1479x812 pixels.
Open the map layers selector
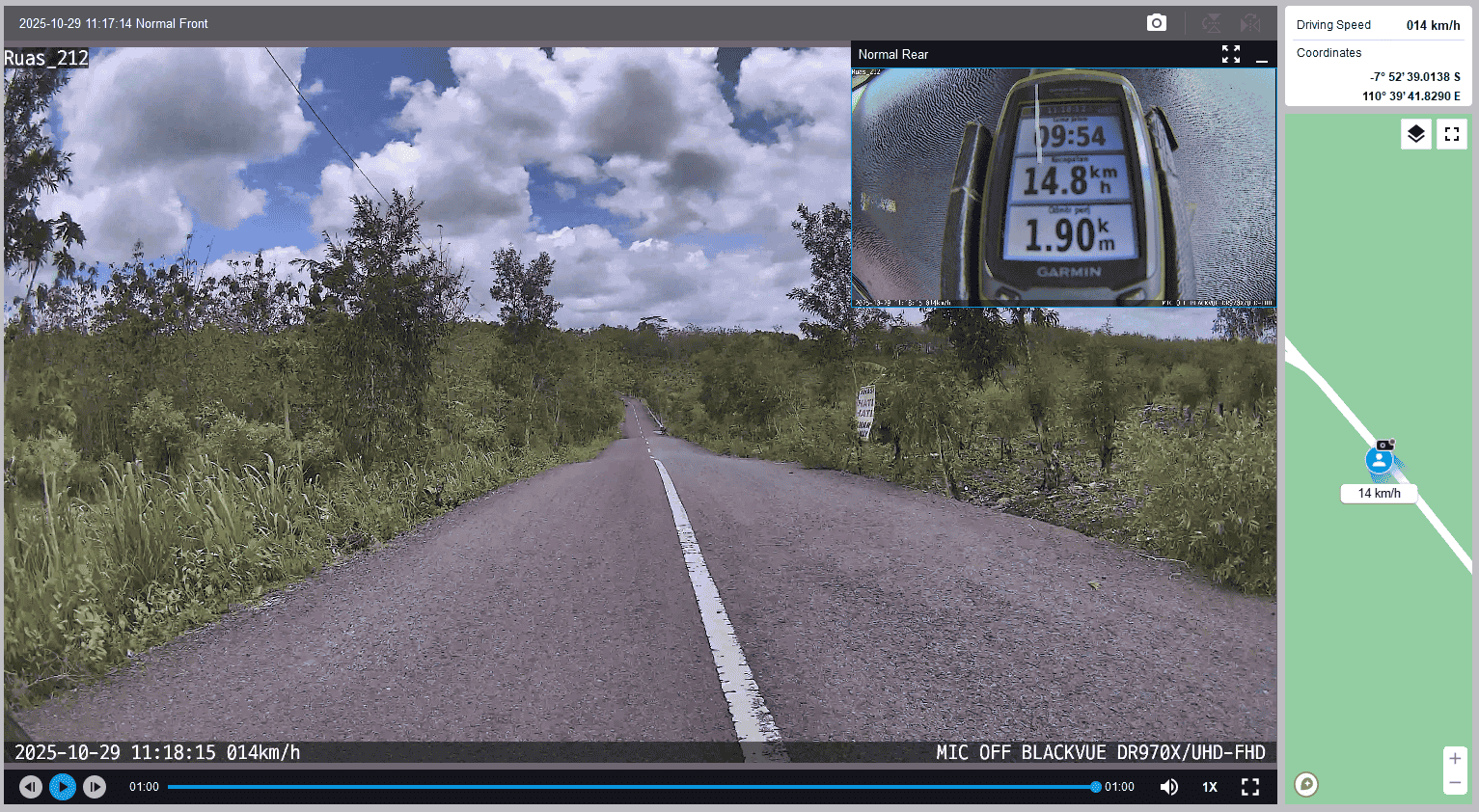point(1415,134)
